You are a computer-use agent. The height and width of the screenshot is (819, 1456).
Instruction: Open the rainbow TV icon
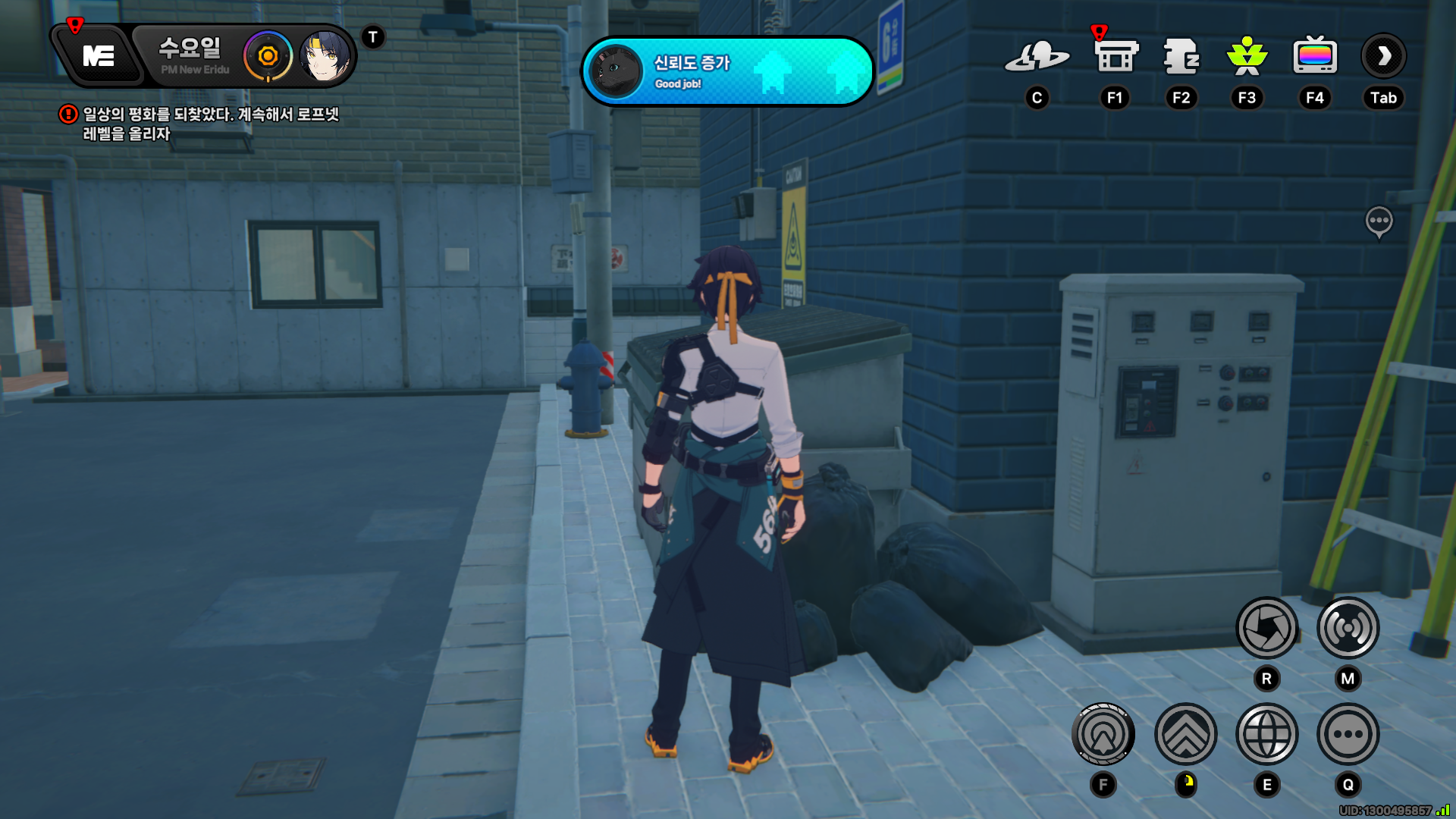(x=1314, y=57)
